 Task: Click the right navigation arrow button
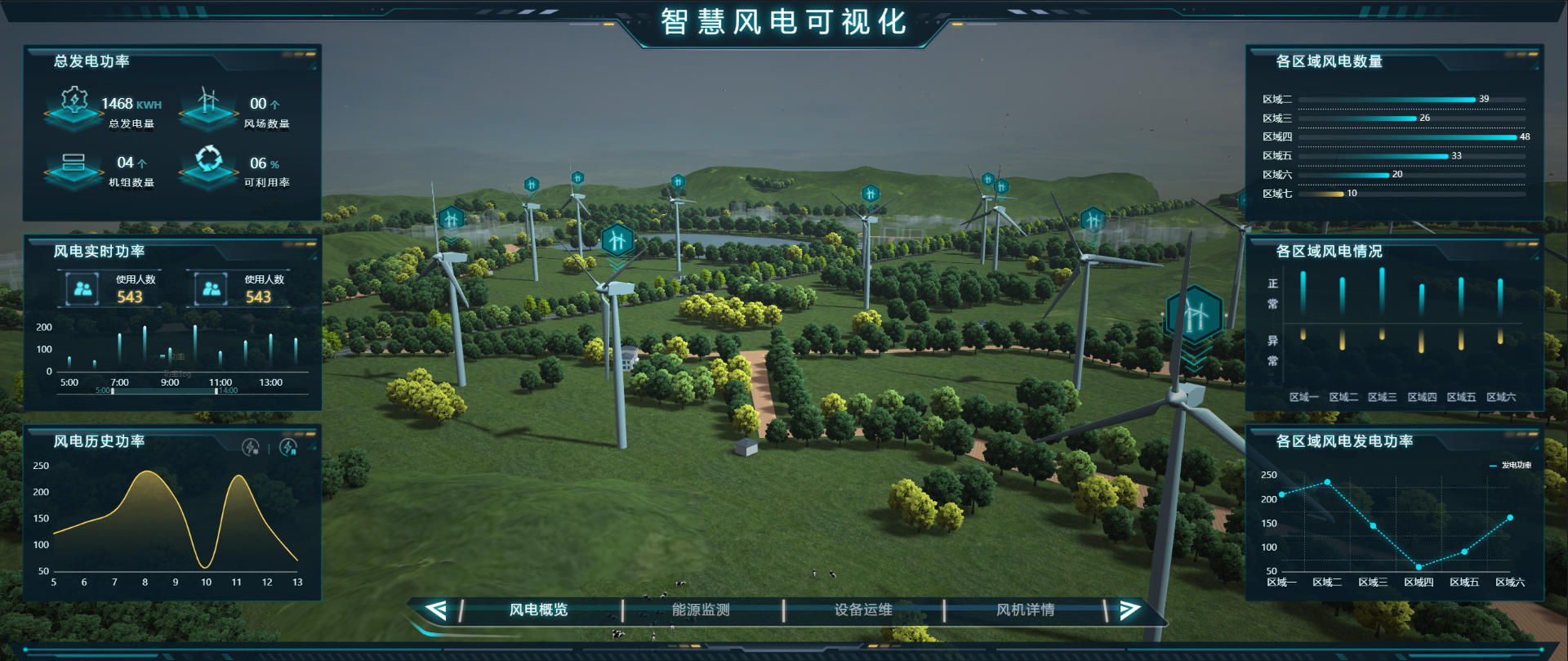(x=1130, y=609)
